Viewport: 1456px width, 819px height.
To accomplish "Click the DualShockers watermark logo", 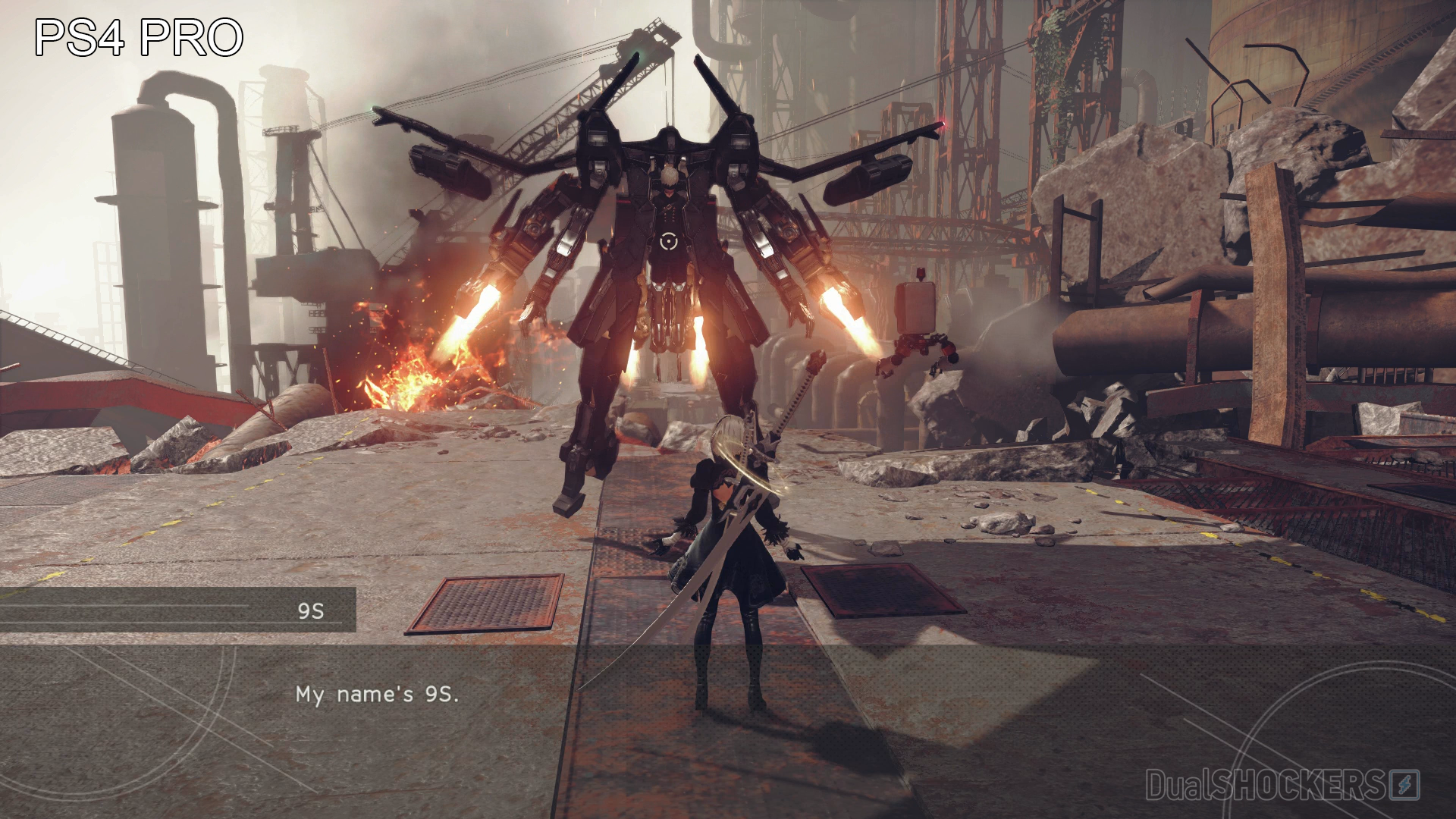I will [1282, 785].
